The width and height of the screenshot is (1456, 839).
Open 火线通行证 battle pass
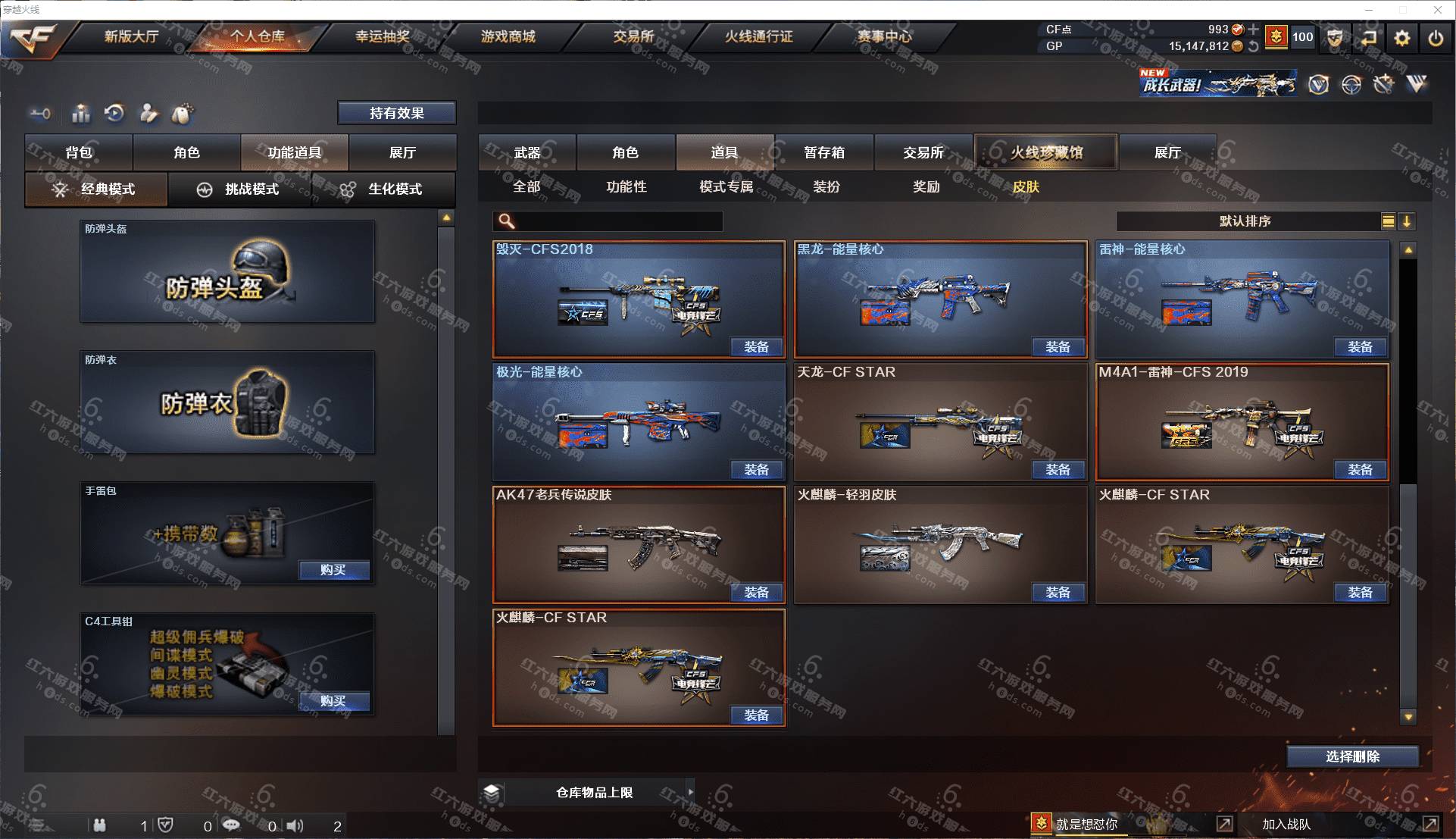point(758,36)
